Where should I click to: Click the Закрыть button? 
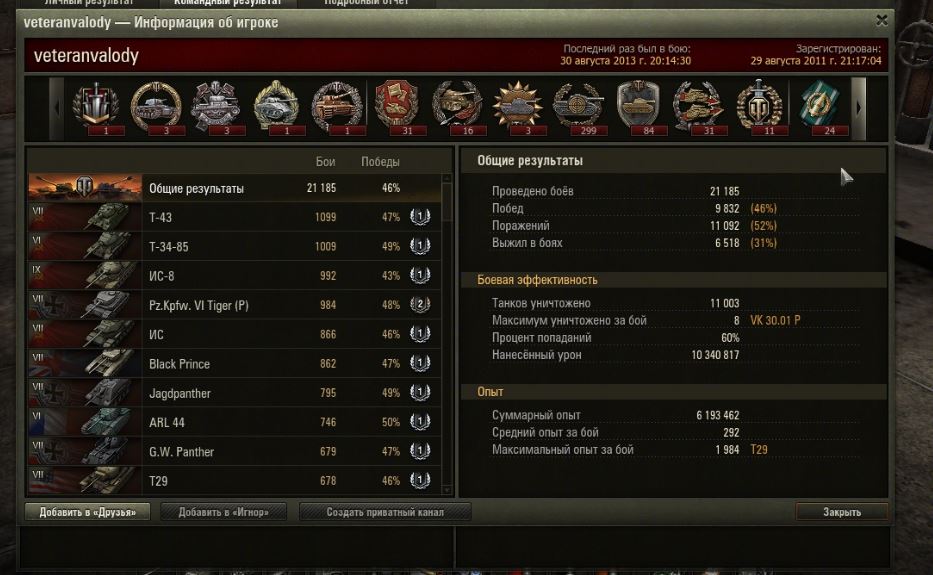coord(841,512)
